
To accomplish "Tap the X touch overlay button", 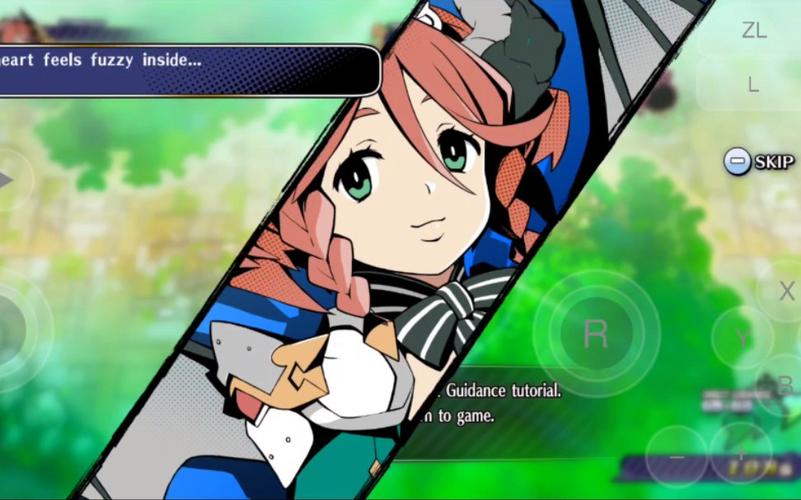I will (785, 290).
